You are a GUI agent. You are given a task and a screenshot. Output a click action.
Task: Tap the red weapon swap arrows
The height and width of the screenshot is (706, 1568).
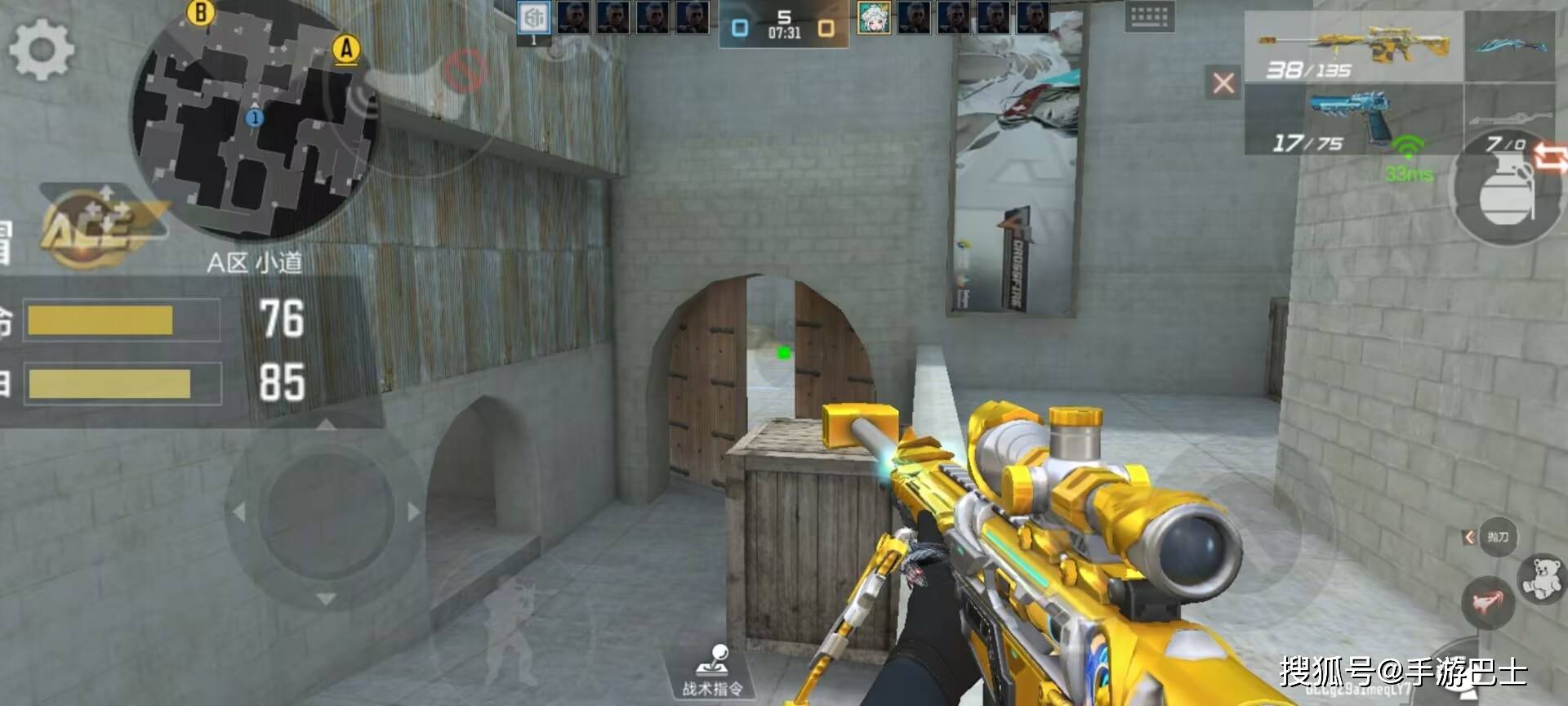(1550, 156)
